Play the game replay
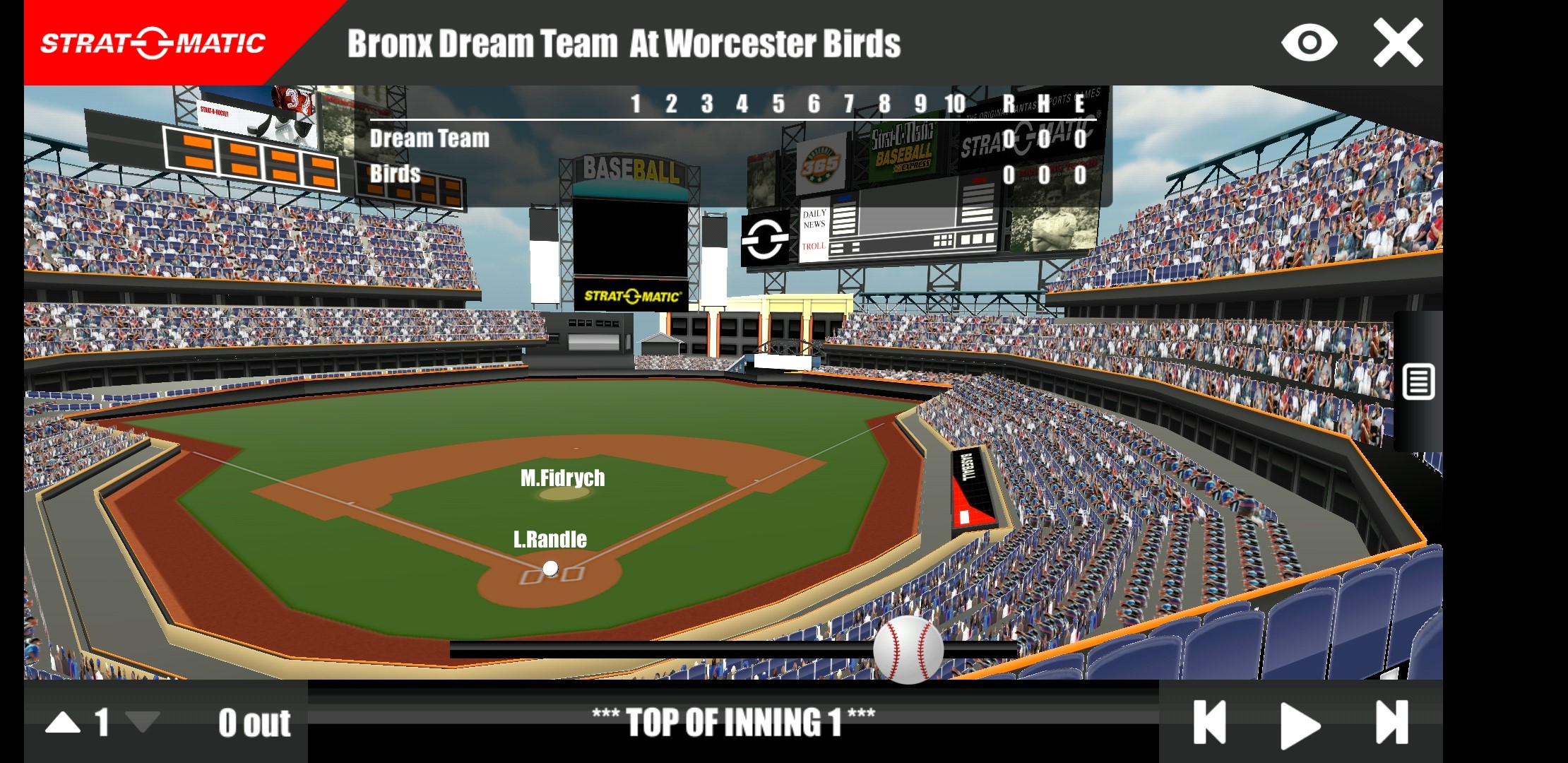The height and width of the screenshot is (763, 1568). 1300,724
